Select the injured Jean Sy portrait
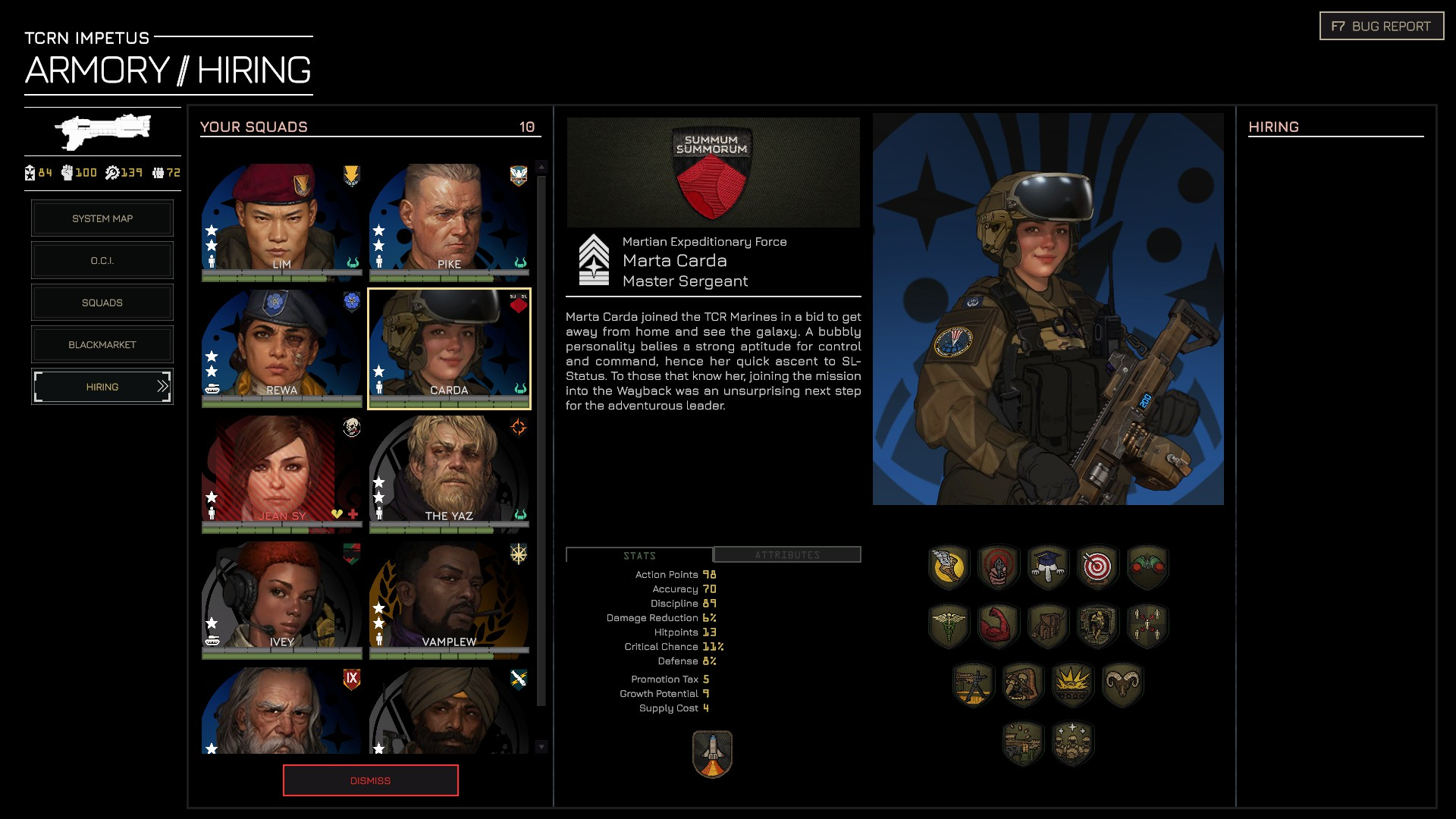Screen dimensions: 1456x819 tap(281, 472)
